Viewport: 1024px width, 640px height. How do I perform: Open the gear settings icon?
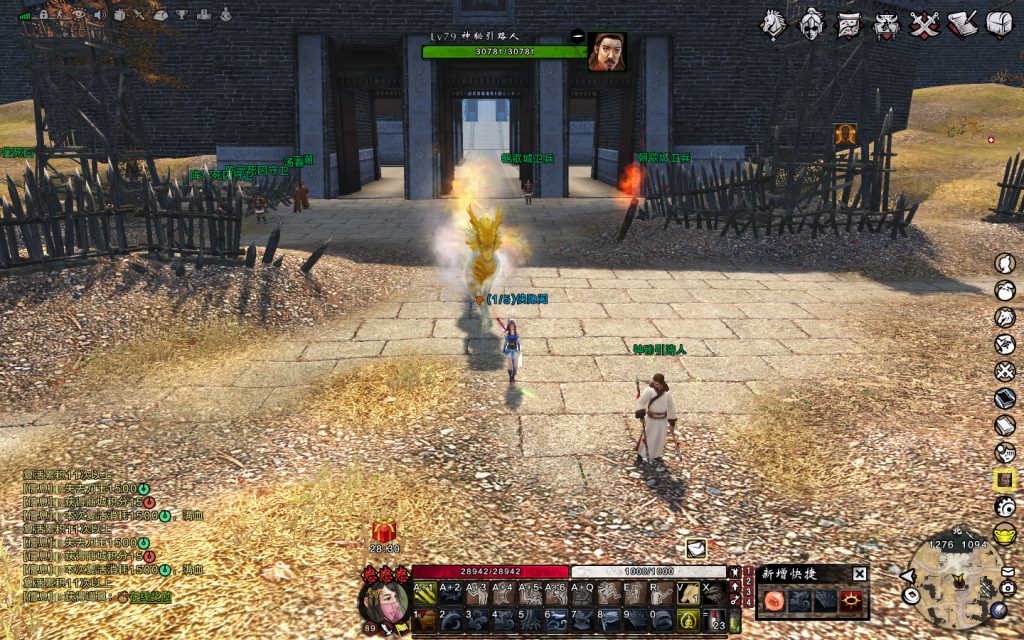[x=1005, y=506]
